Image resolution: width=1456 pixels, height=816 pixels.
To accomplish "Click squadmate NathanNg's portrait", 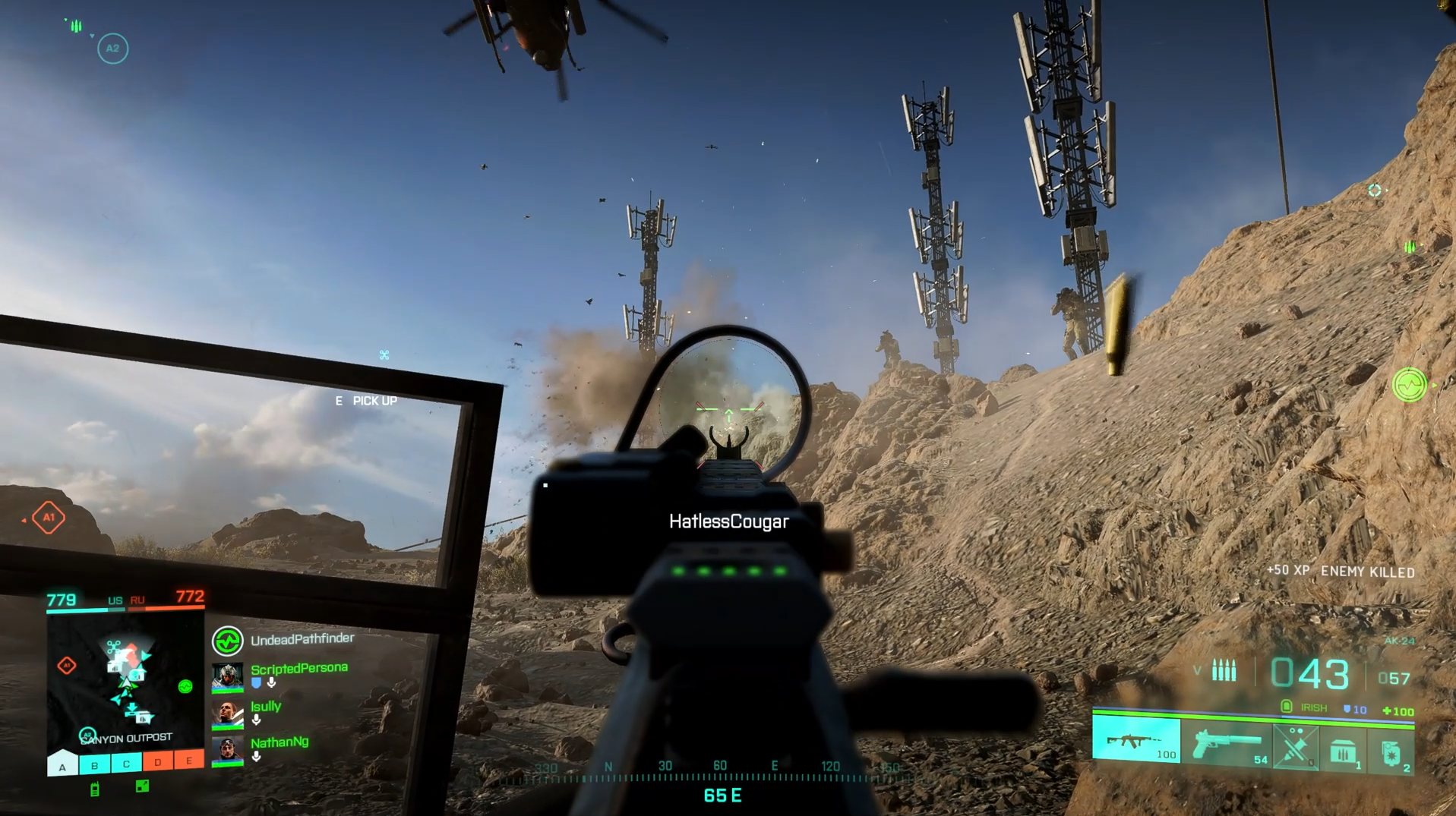I will point(227,750).
